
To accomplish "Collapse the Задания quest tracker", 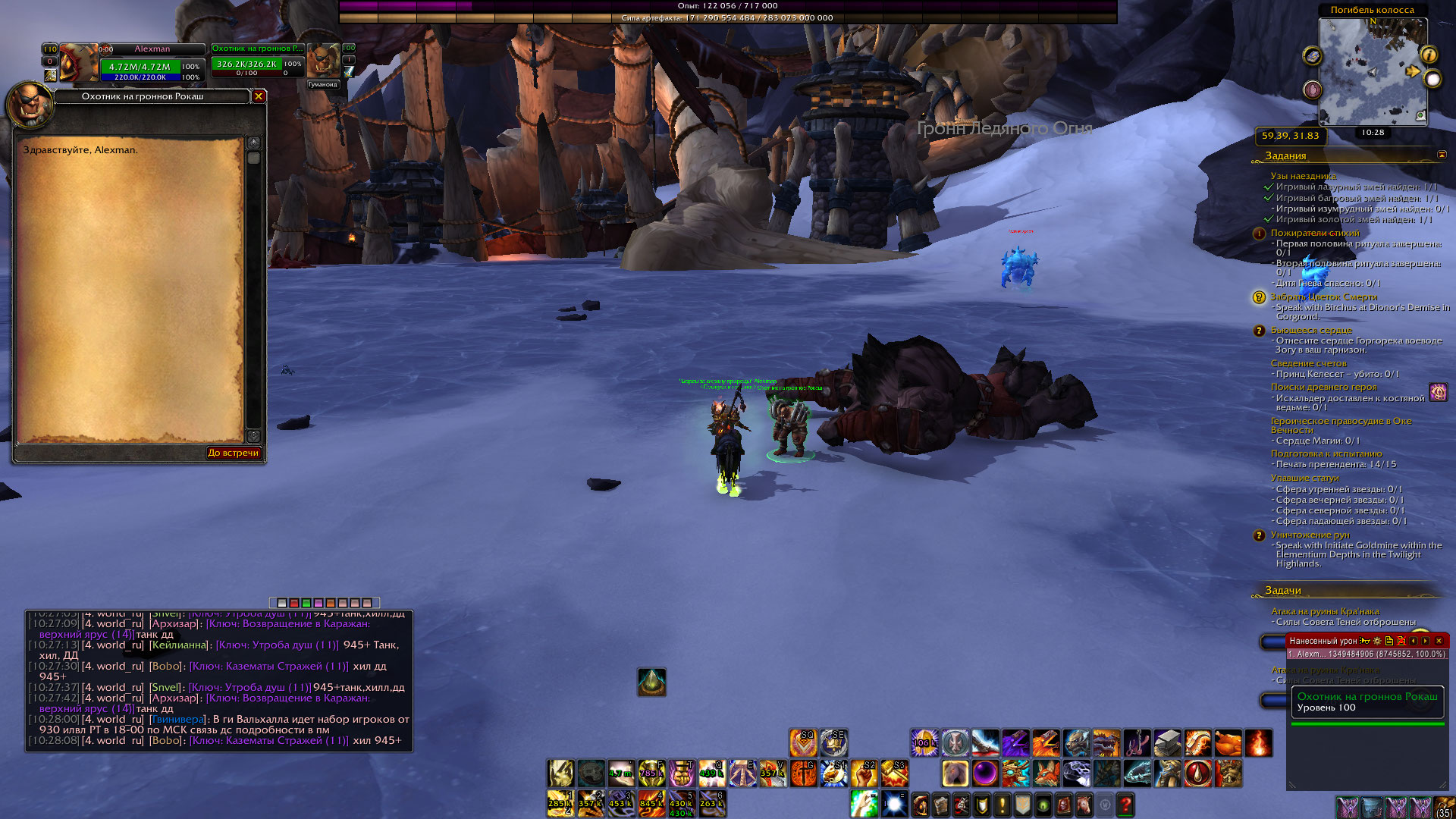I will tap(1442, 155).
